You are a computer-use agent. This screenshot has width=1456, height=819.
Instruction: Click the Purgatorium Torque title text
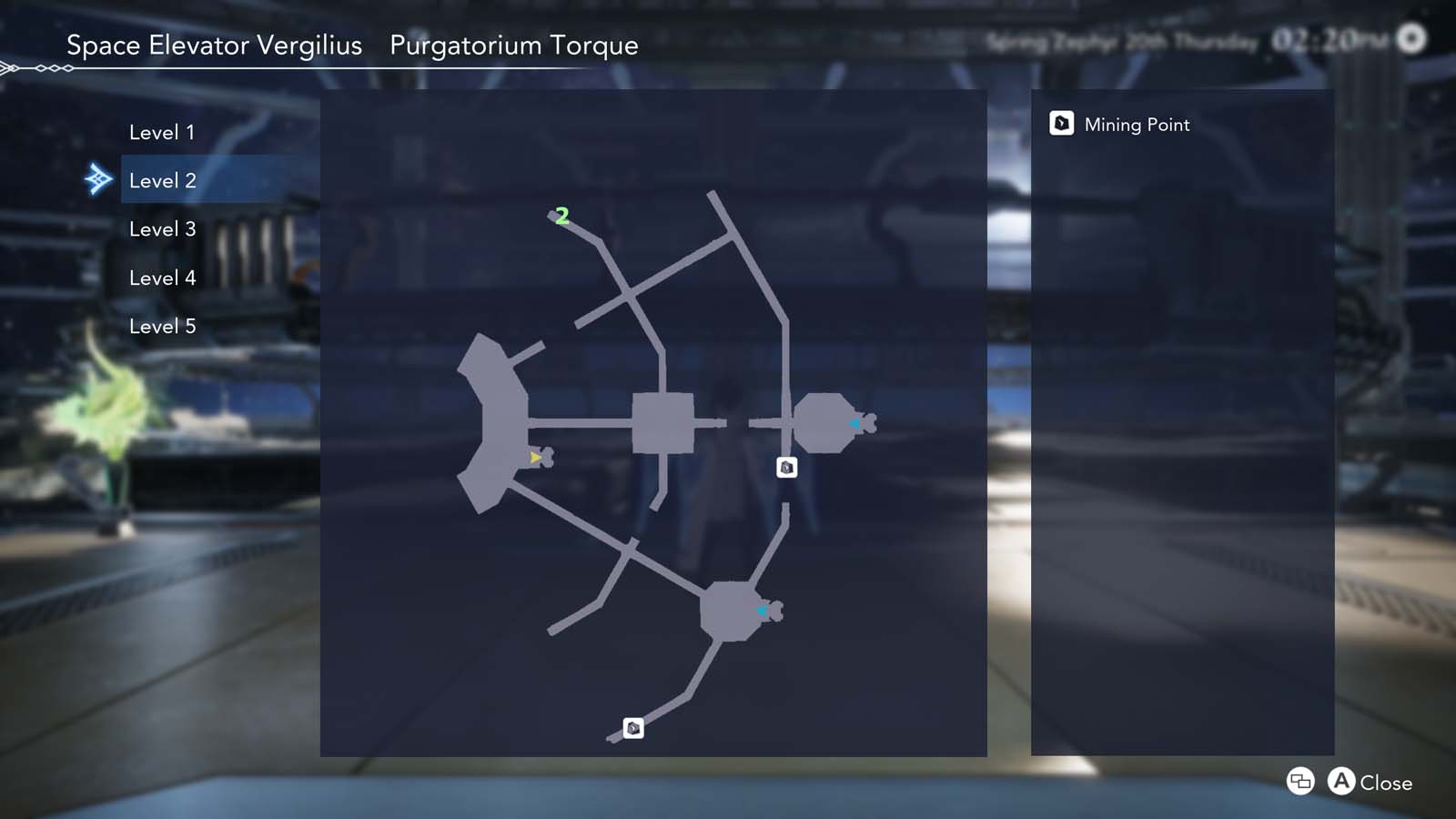[x=514, y=45]
